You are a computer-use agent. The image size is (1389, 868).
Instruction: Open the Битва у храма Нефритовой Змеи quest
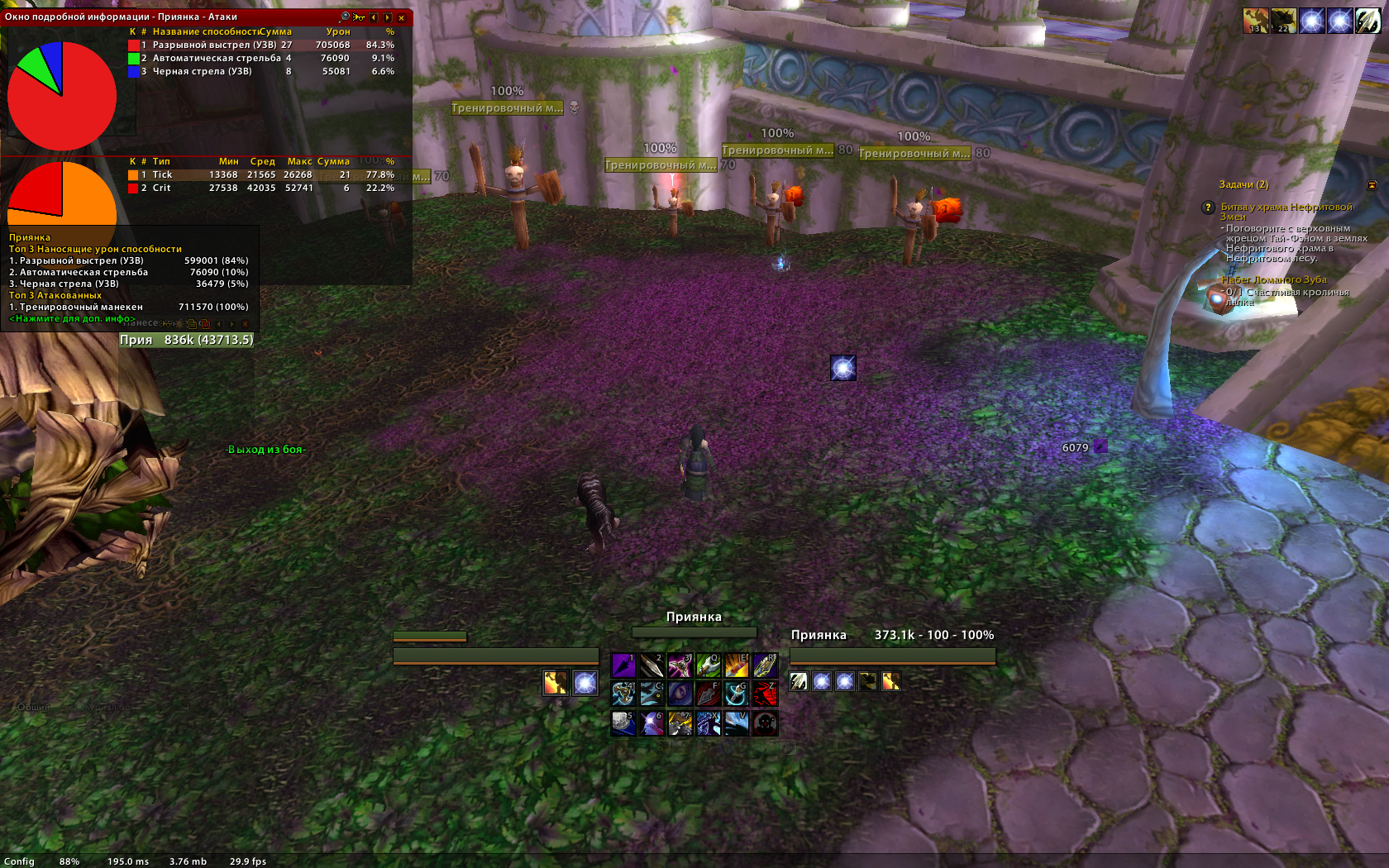coord(1286,207)
